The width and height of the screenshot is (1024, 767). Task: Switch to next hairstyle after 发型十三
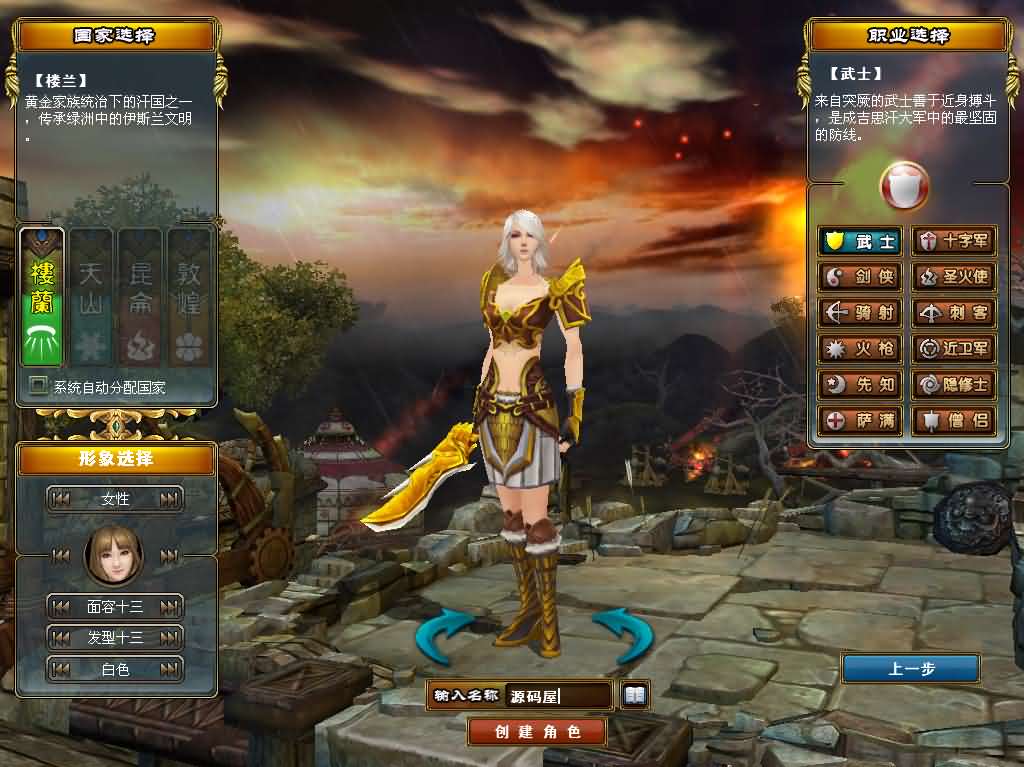click(x=170, y=637)
